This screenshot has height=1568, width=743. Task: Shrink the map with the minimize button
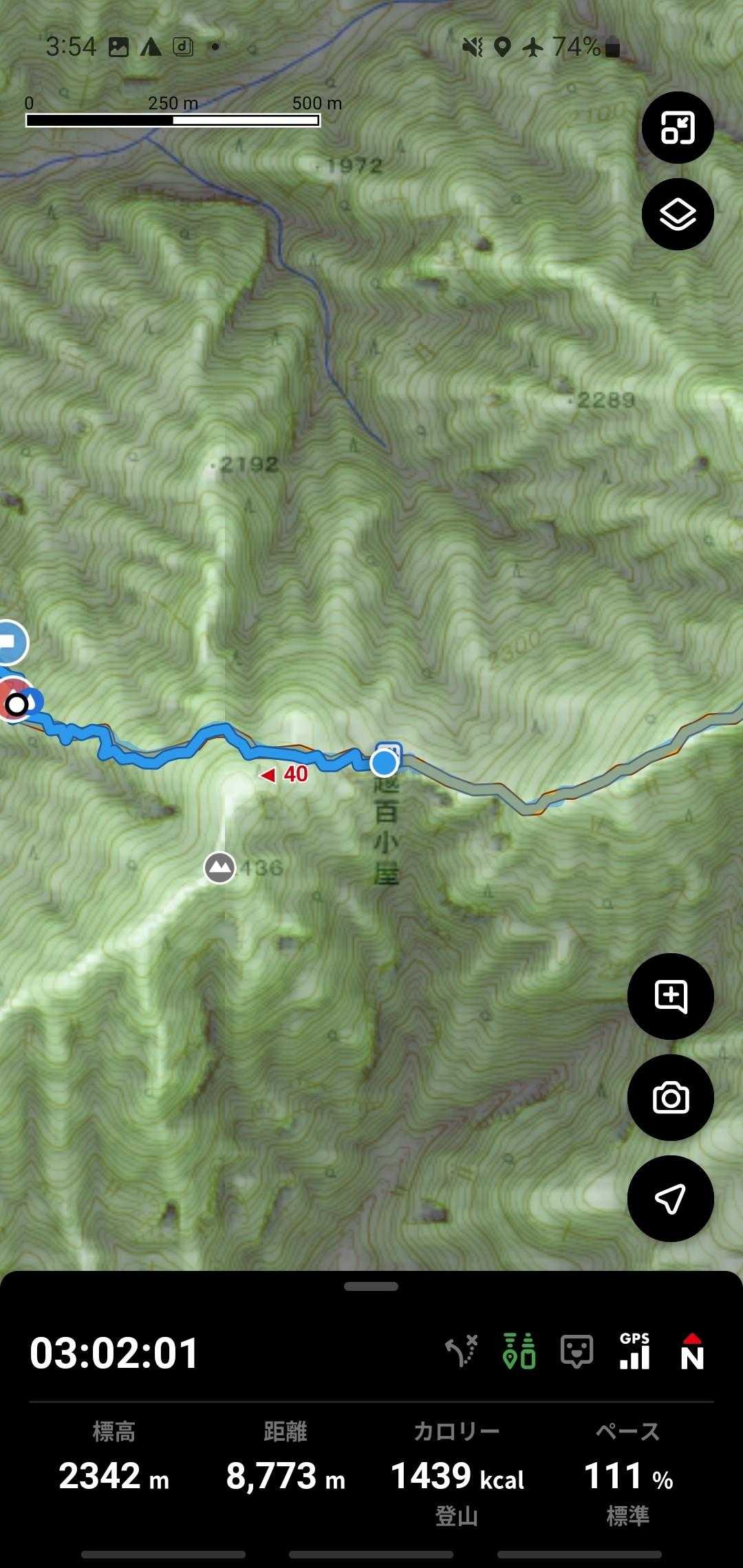(x=678, y=128)
